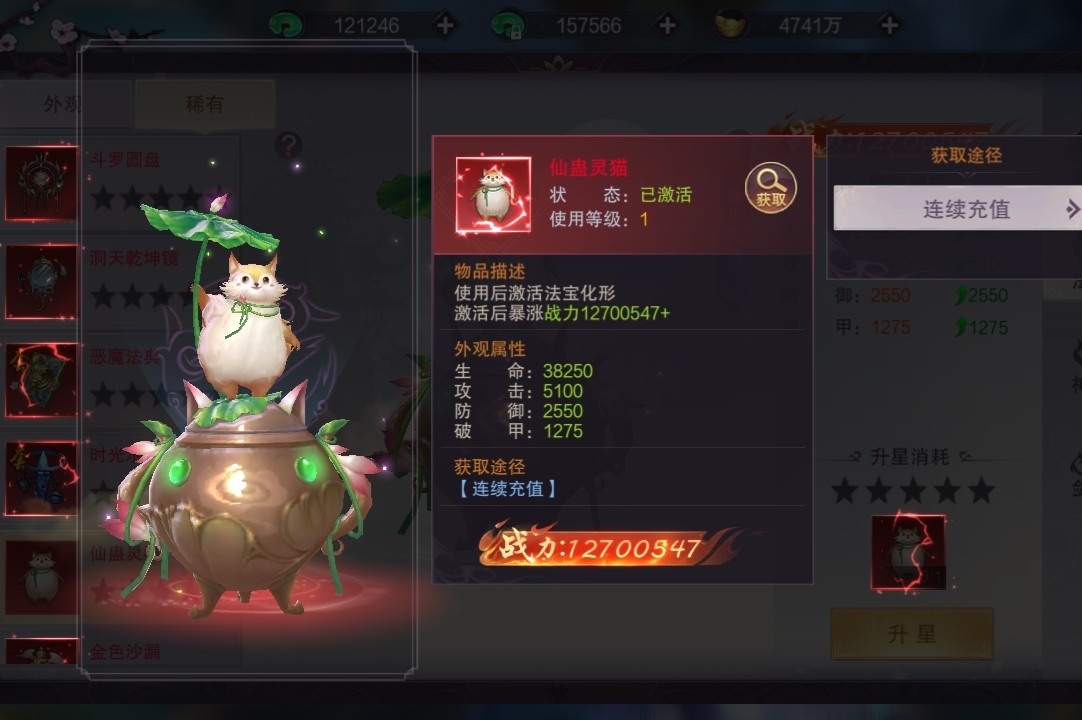Image resolution: width=1082 pixels, height=720 pixels.
Task: Open the question mark help icon
Action: (288, 145)
